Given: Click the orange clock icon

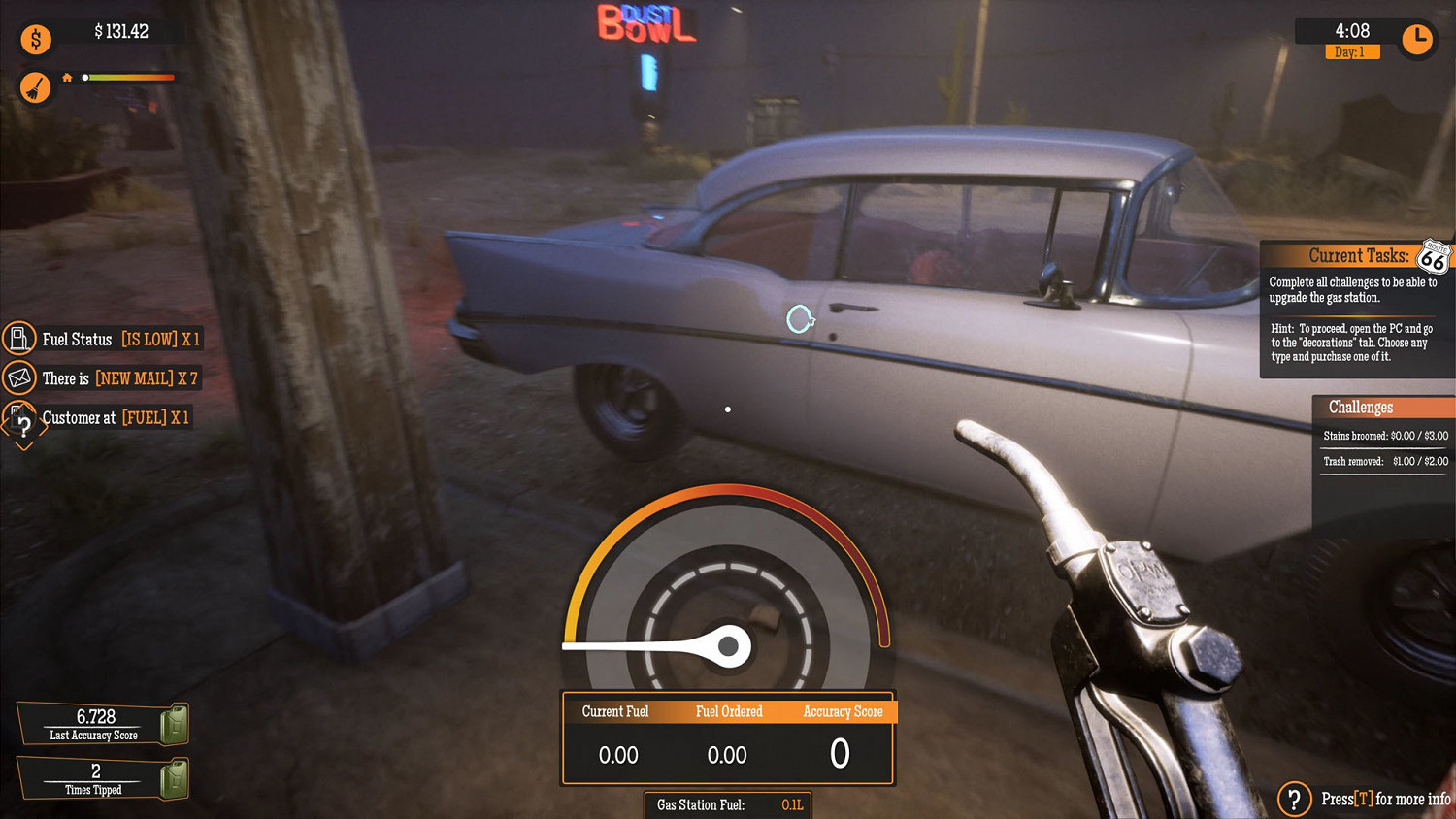Looking at the screenshot, I should [x=1417, y=39].
